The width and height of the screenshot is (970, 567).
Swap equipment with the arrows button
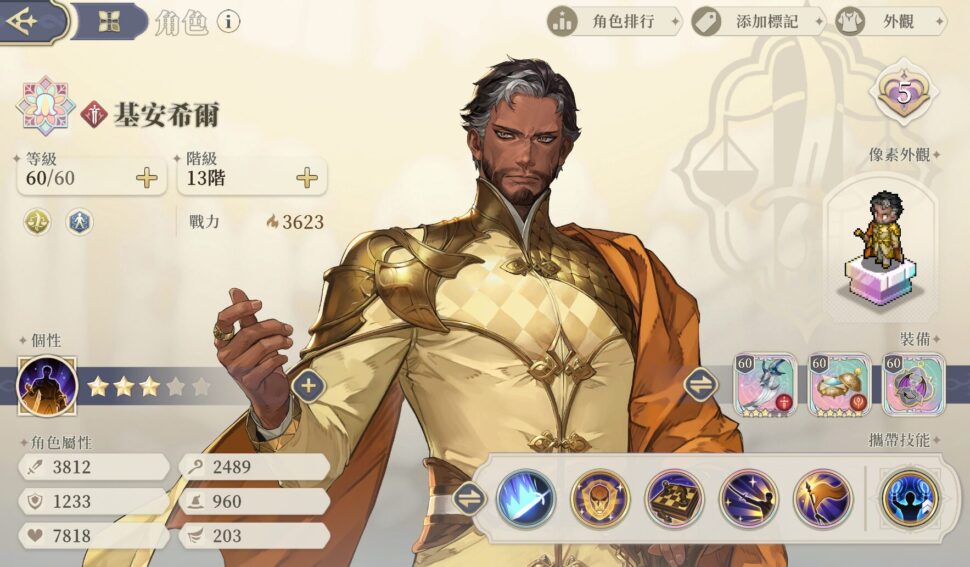(700, 383)
